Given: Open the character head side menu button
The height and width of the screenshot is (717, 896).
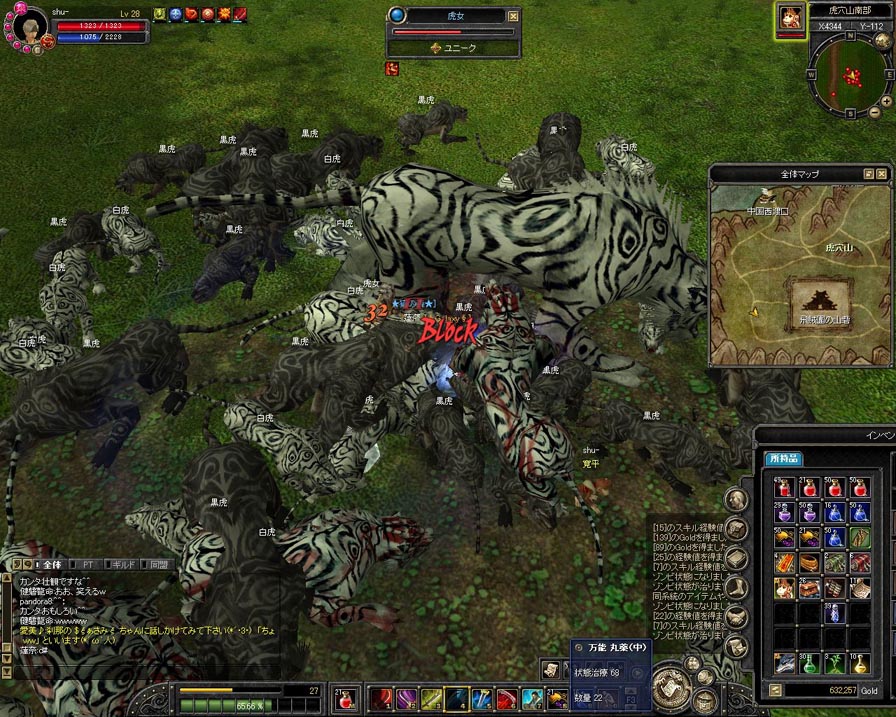Looking at the screenshot, I should pos(736,500).
